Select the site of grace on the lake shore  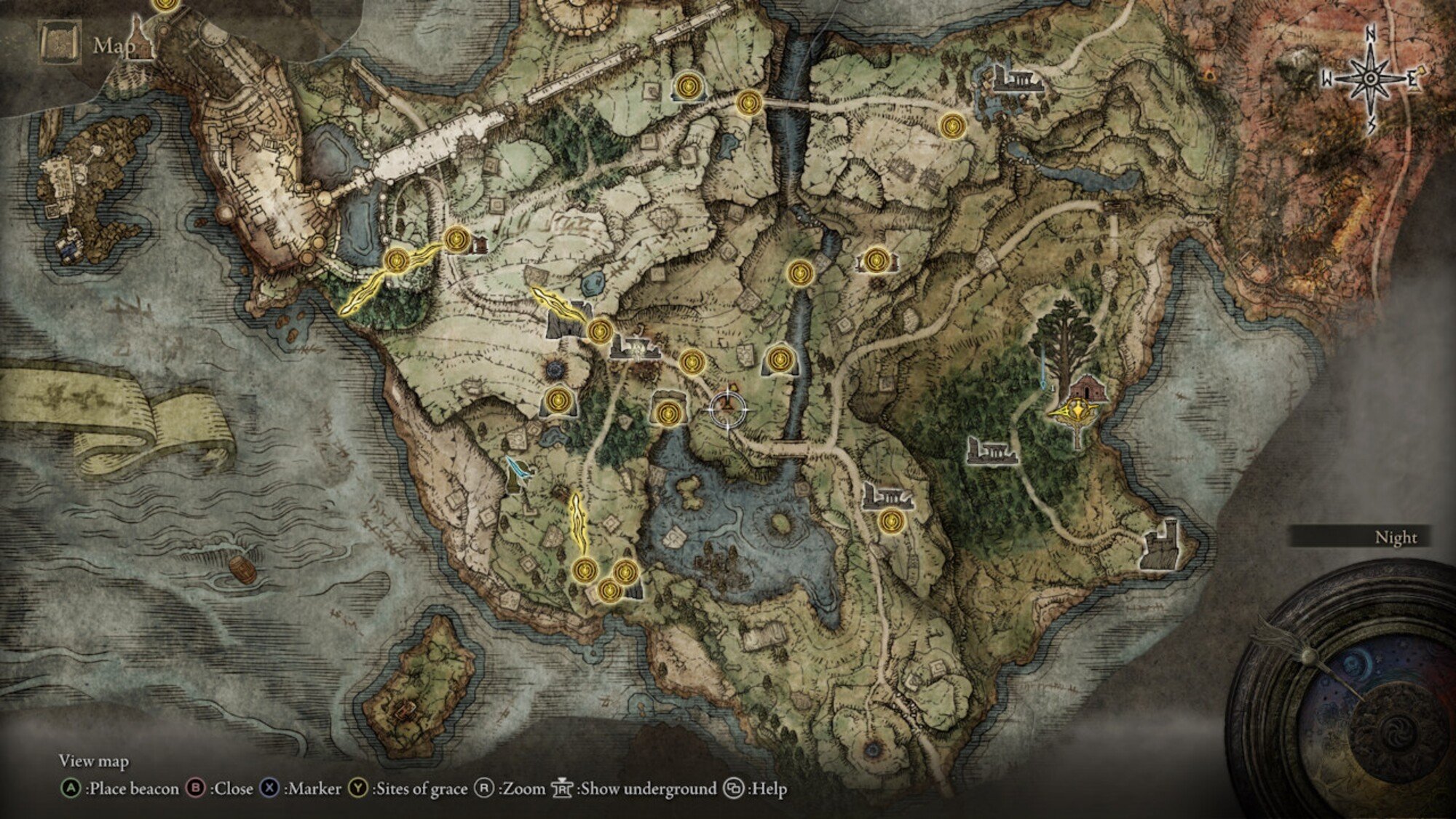tap(665, 413)
